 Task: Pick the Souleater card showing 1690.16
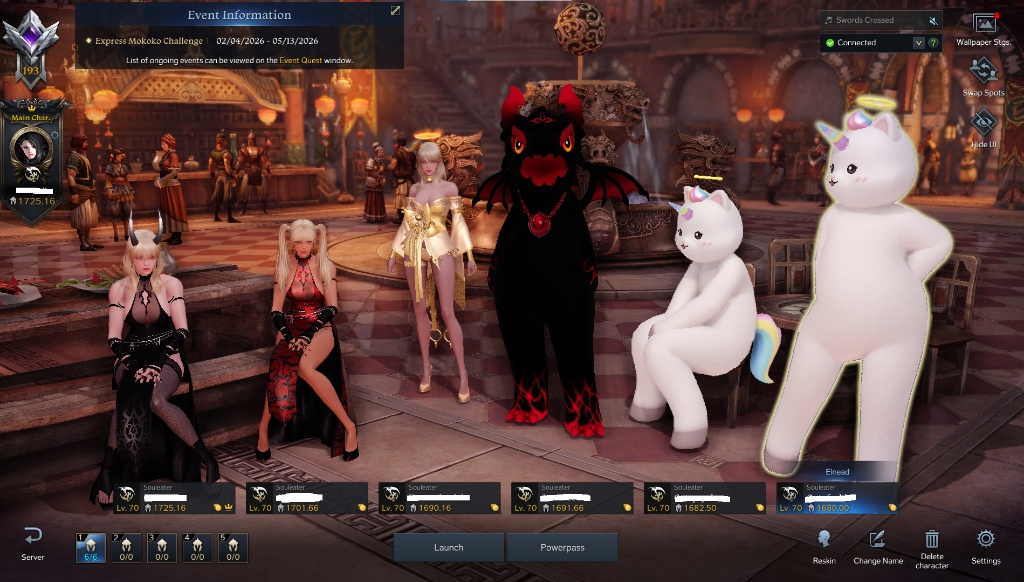(439, 498)
